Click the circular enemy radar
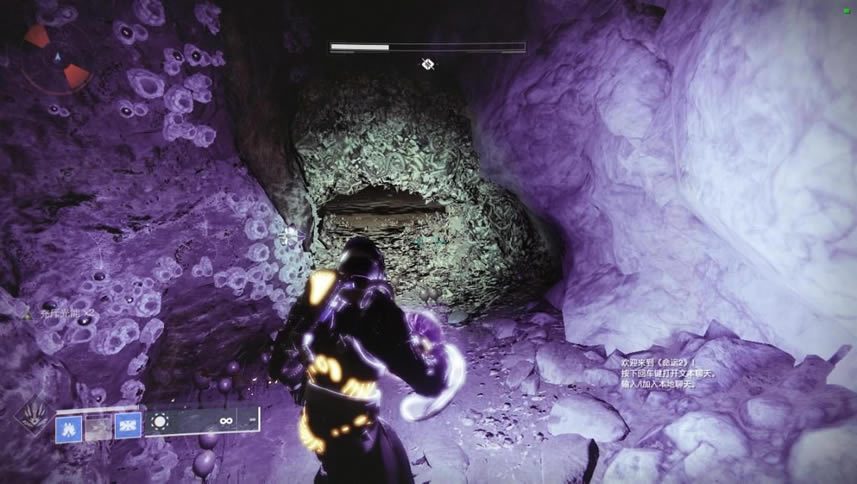Viewport: 857px width, 484px height. 57,55
